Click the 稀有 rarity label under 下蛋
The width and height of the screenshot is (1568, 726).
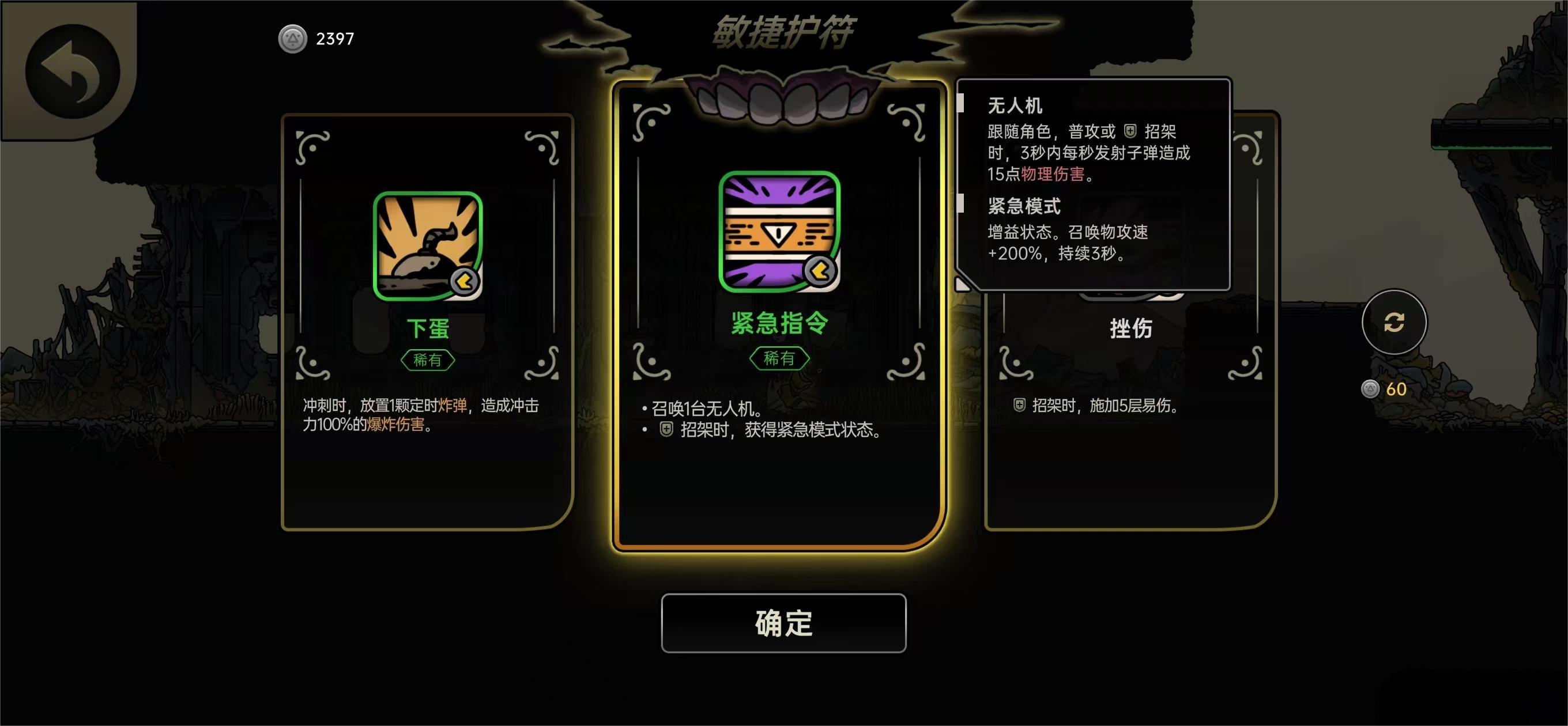pyautogui.click(x=428, y=360)
